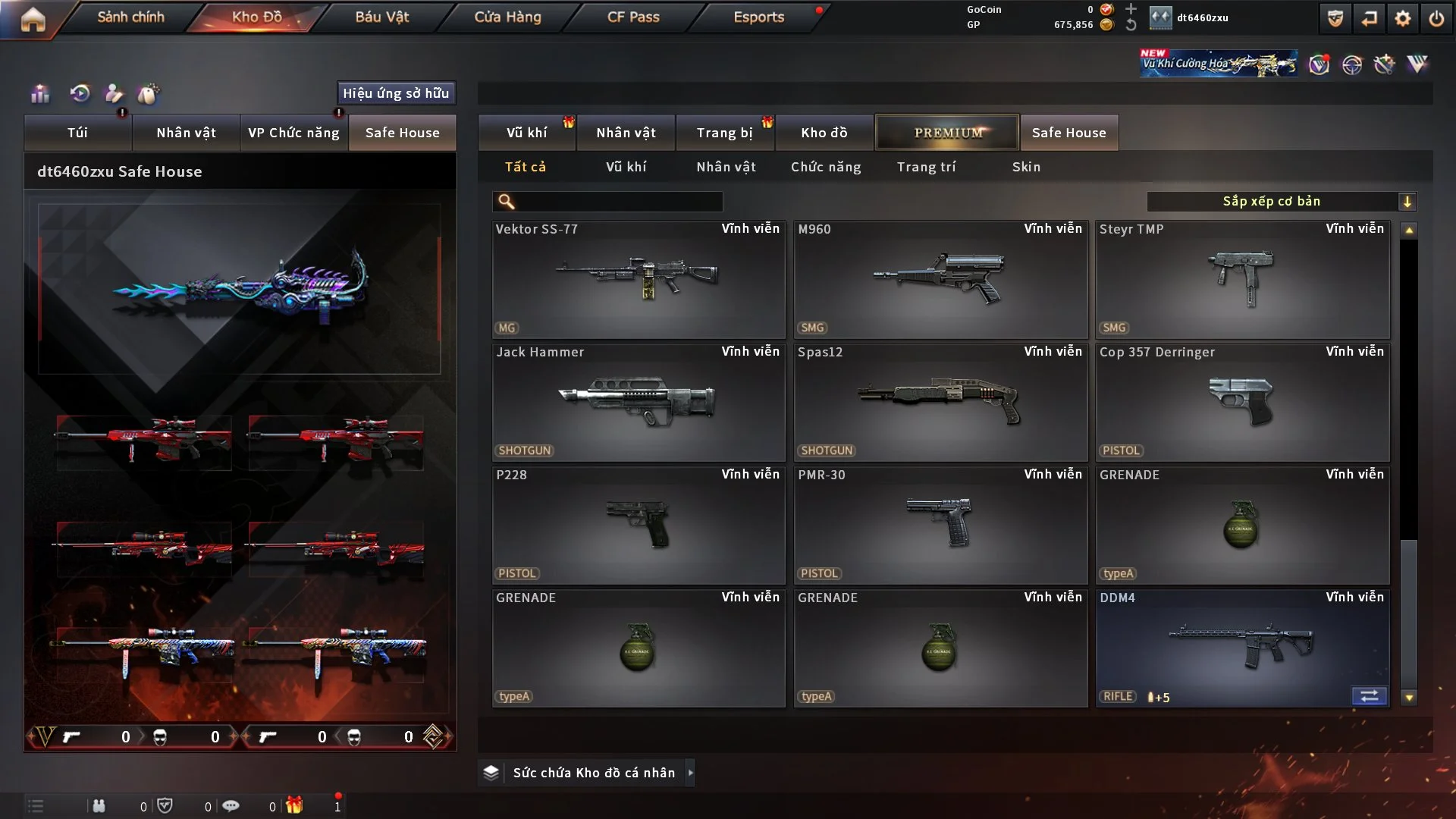Switch to the Cửa Hàng shop tab
The width and height of the screenshot is (1456, 819).
click(x=507, y=17)
